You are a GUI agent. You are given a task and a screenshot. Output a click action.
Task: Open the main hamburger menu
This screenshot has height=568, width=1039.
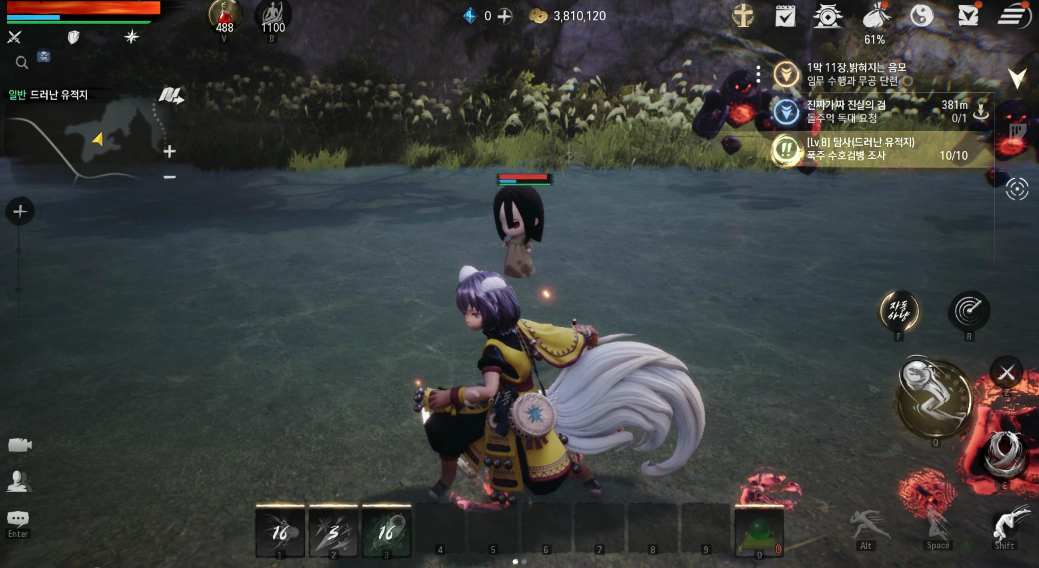1013,16
